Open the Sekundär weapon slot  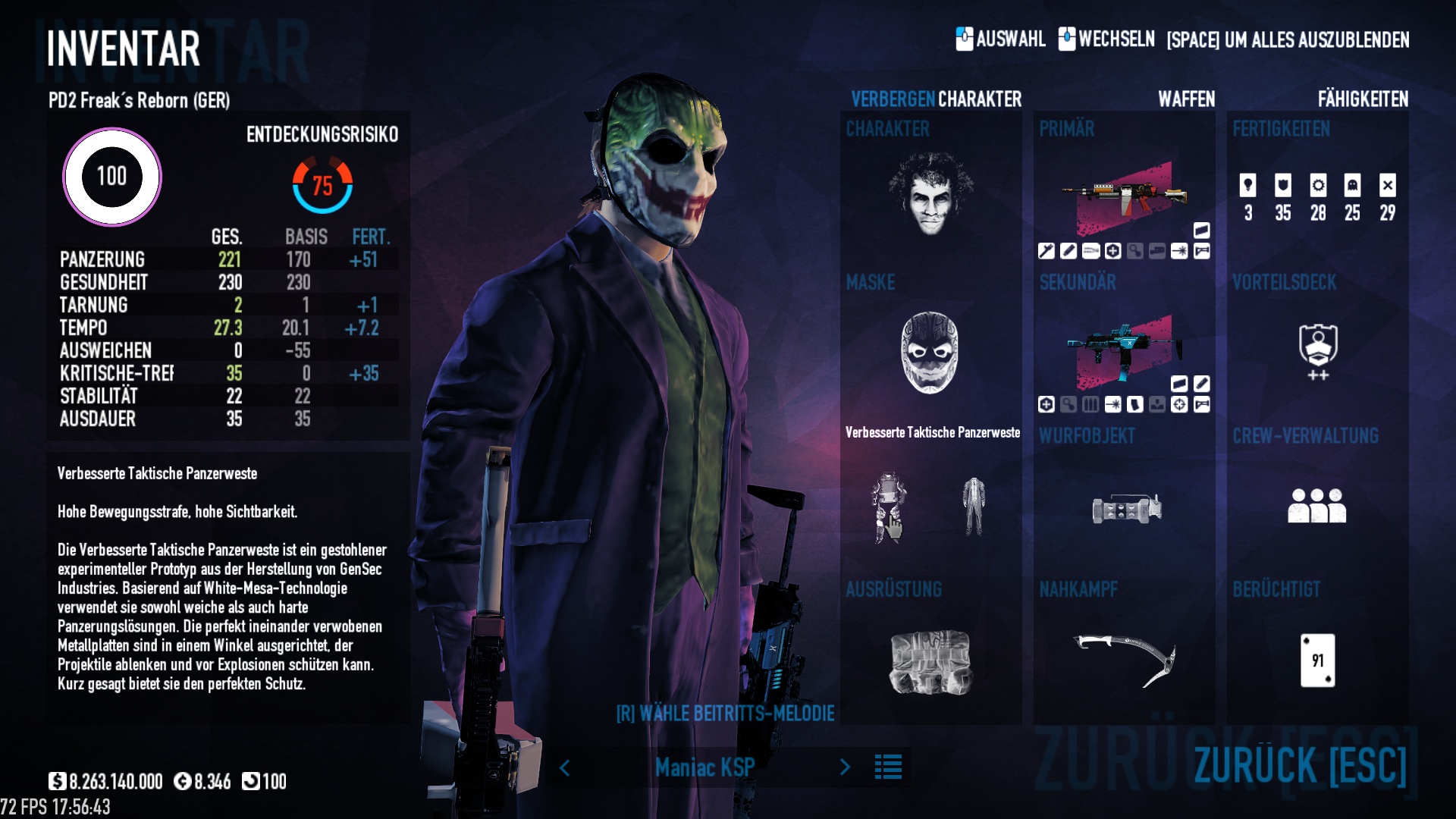[x=1124, y=352]
